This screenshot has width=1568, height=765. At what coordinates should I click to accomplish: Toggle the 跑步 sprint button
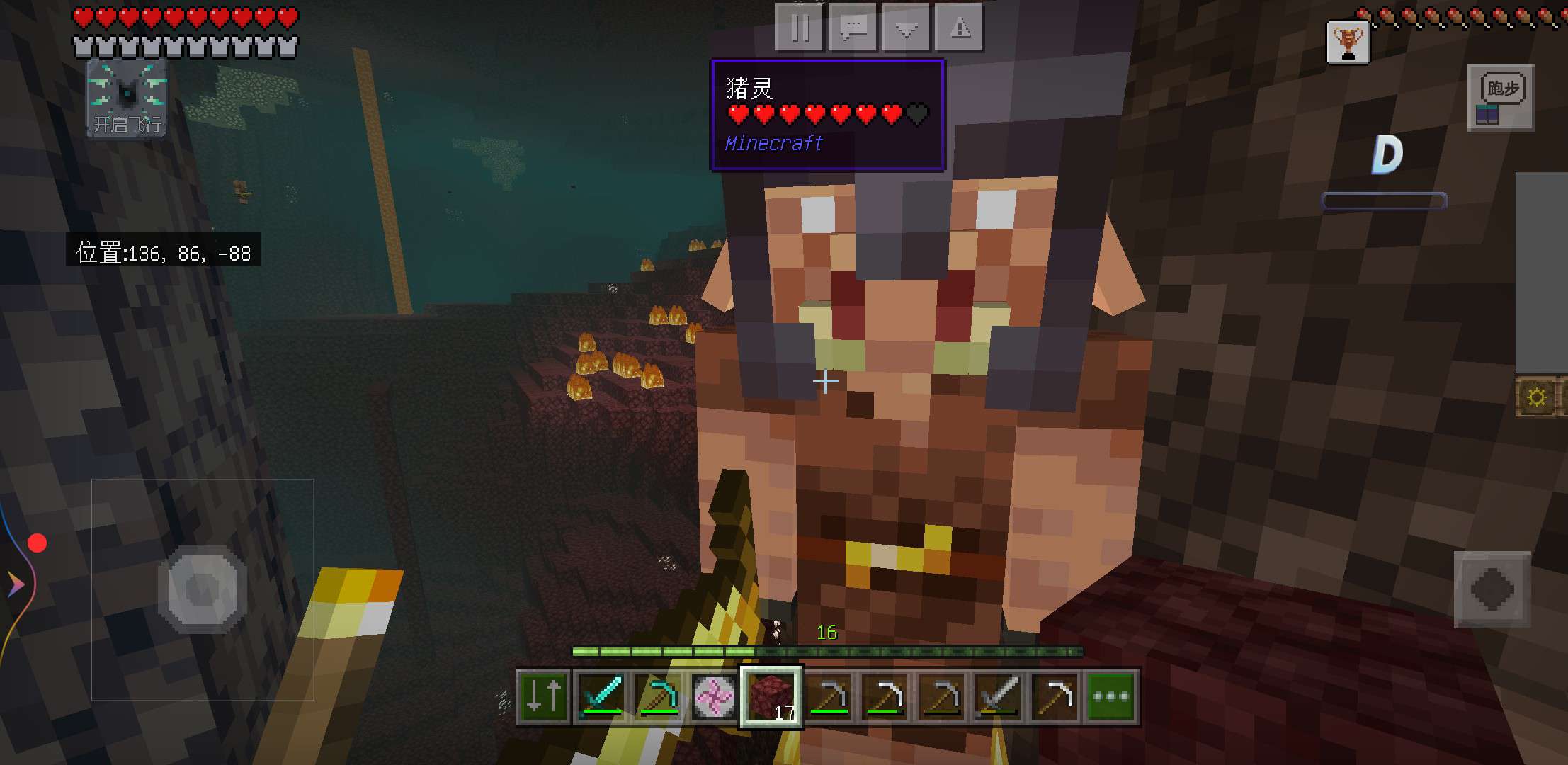(x=1501, y=98)
